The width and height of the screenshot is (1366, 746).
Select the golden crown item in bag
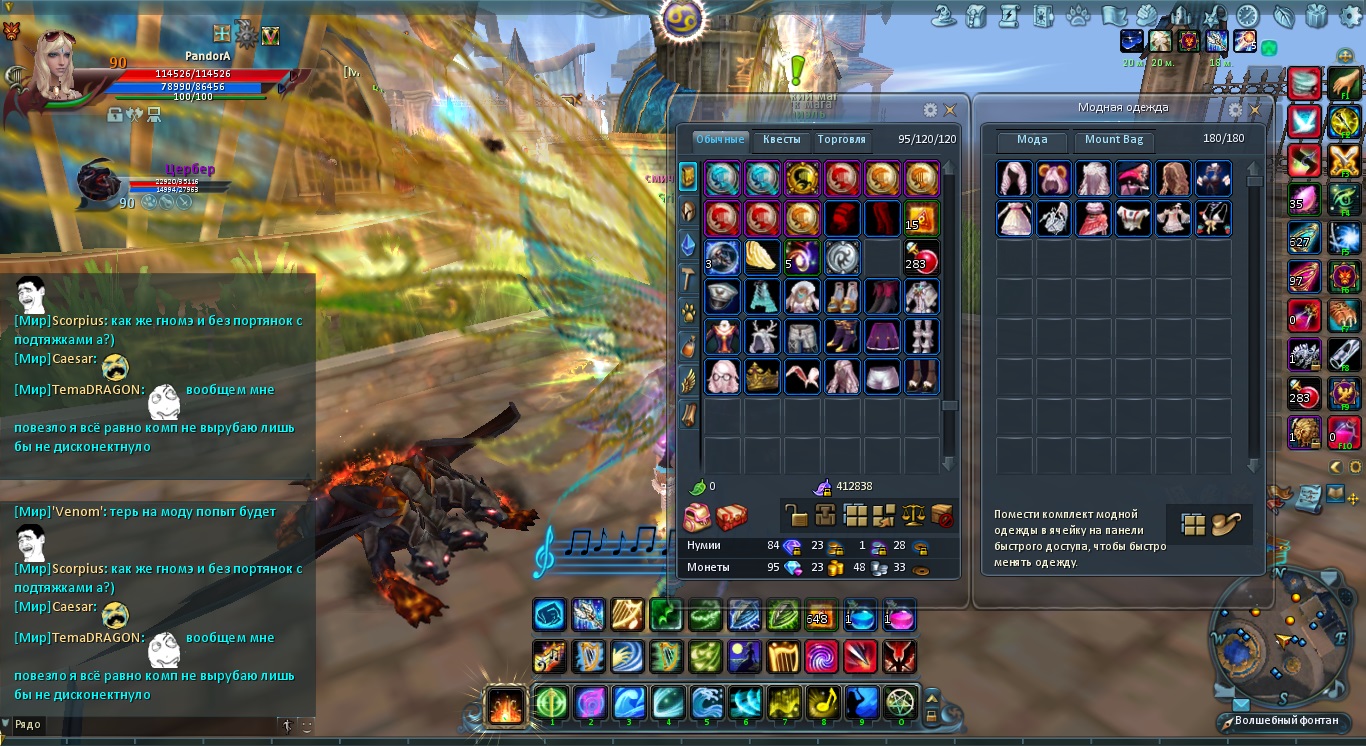click(762, 377)
